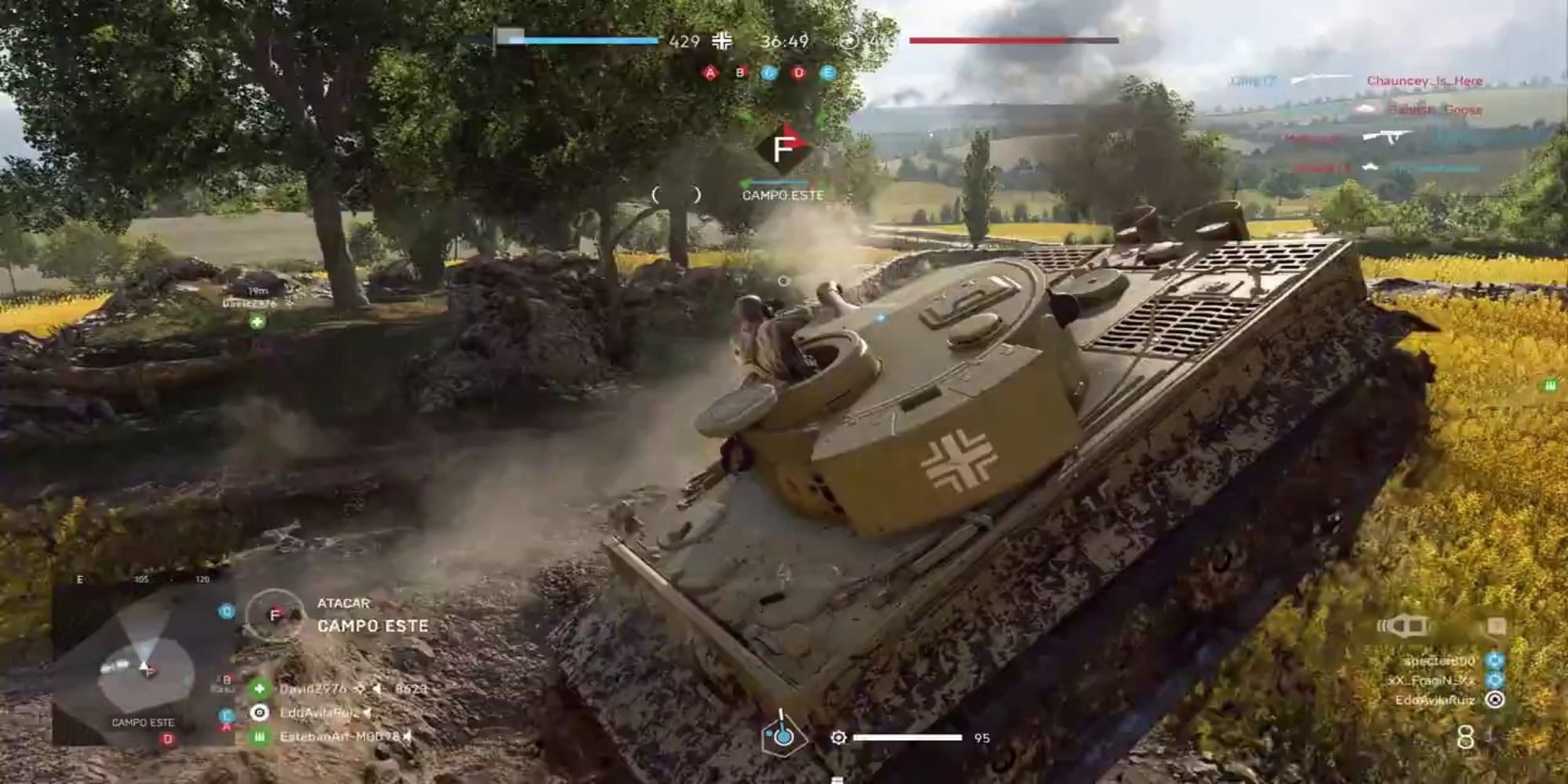Viewport: 1568px width, 784px height.
Task: Toggle the blue objective E flag marker
Action: point(827,72)
